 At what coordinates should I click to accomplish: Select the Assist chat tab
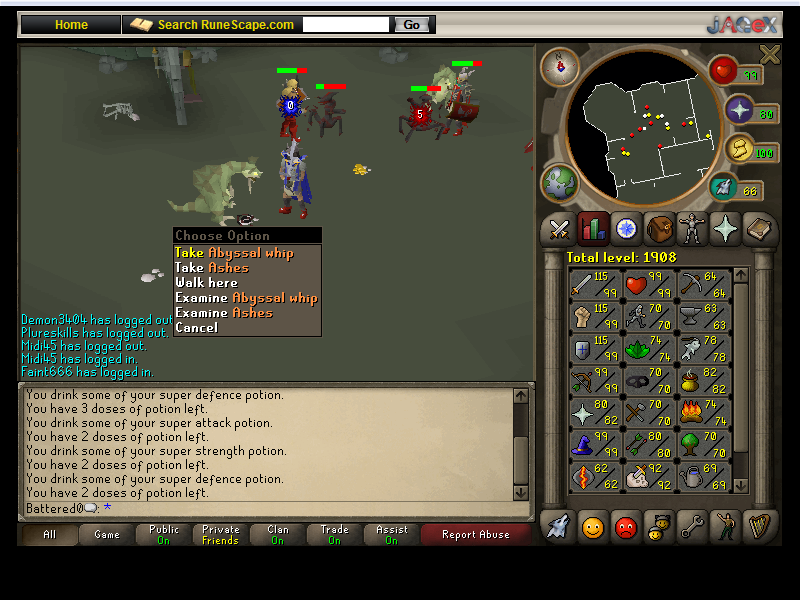tap(391, 535)
